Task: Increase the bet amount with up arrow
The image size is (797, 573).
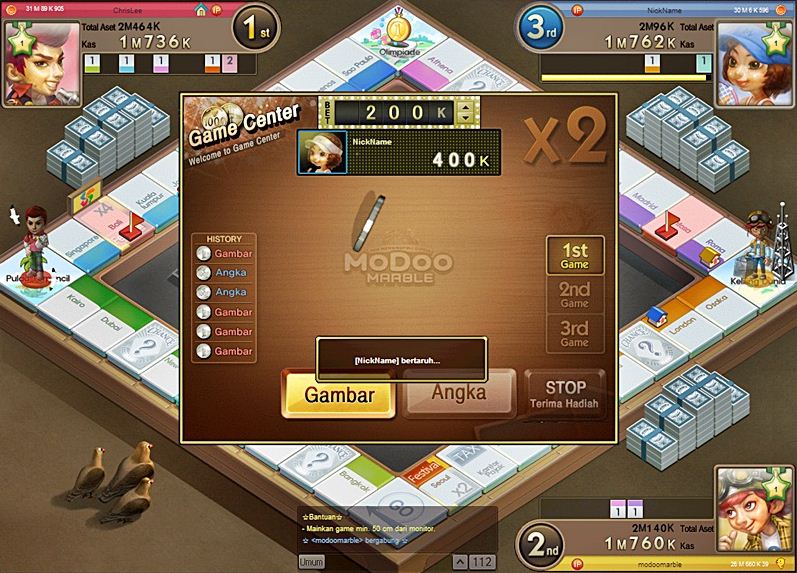Action: (463, 105)
